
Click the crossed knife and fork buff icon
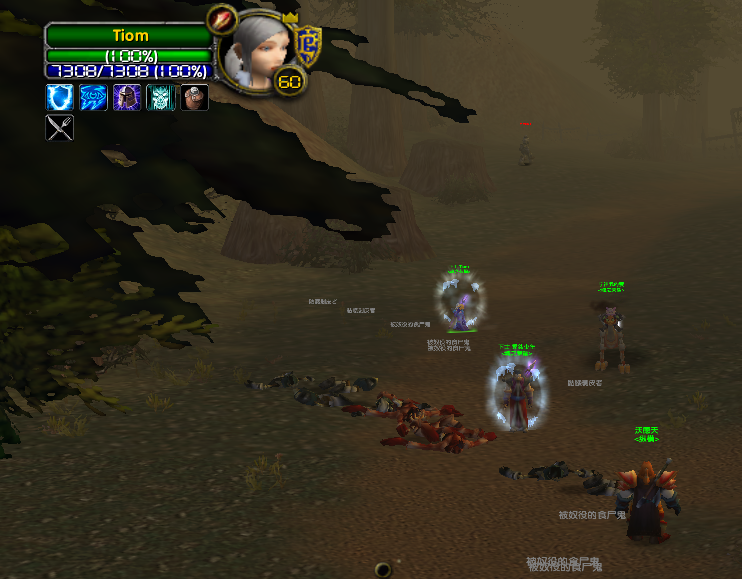click(x=59, y=128)
